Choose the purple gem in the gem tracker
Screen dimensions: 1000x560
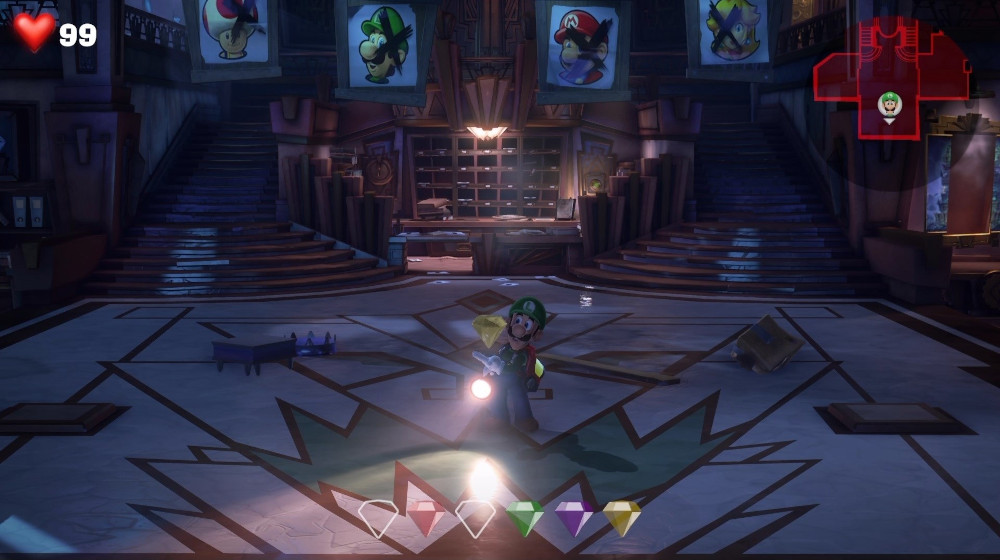click(x=574, y=518)
